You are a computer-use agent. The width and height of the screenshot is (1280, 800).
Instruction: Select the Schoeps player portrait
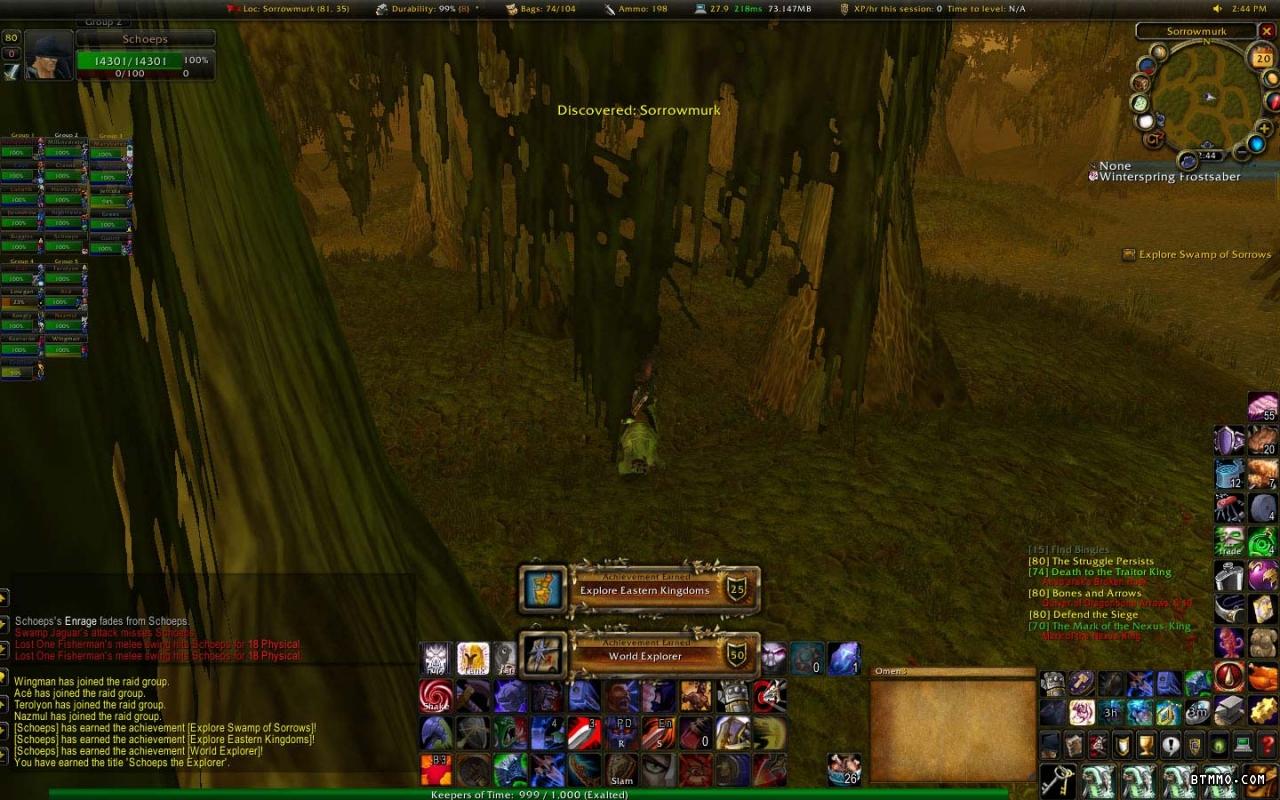pyautogui.click(x=49, y=56)
